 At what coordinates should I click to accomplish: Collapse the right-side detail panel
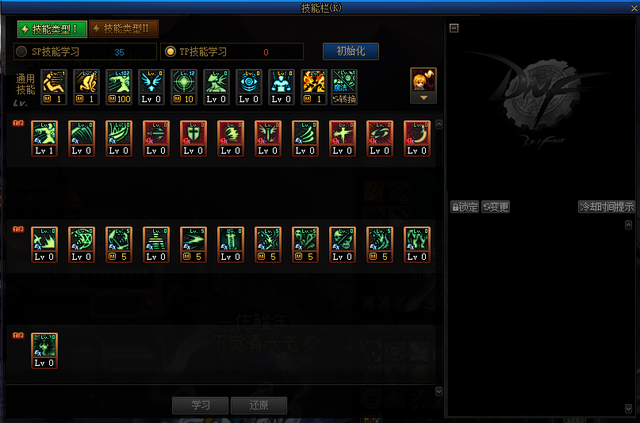pyautogui.click(x=454, y=28)
